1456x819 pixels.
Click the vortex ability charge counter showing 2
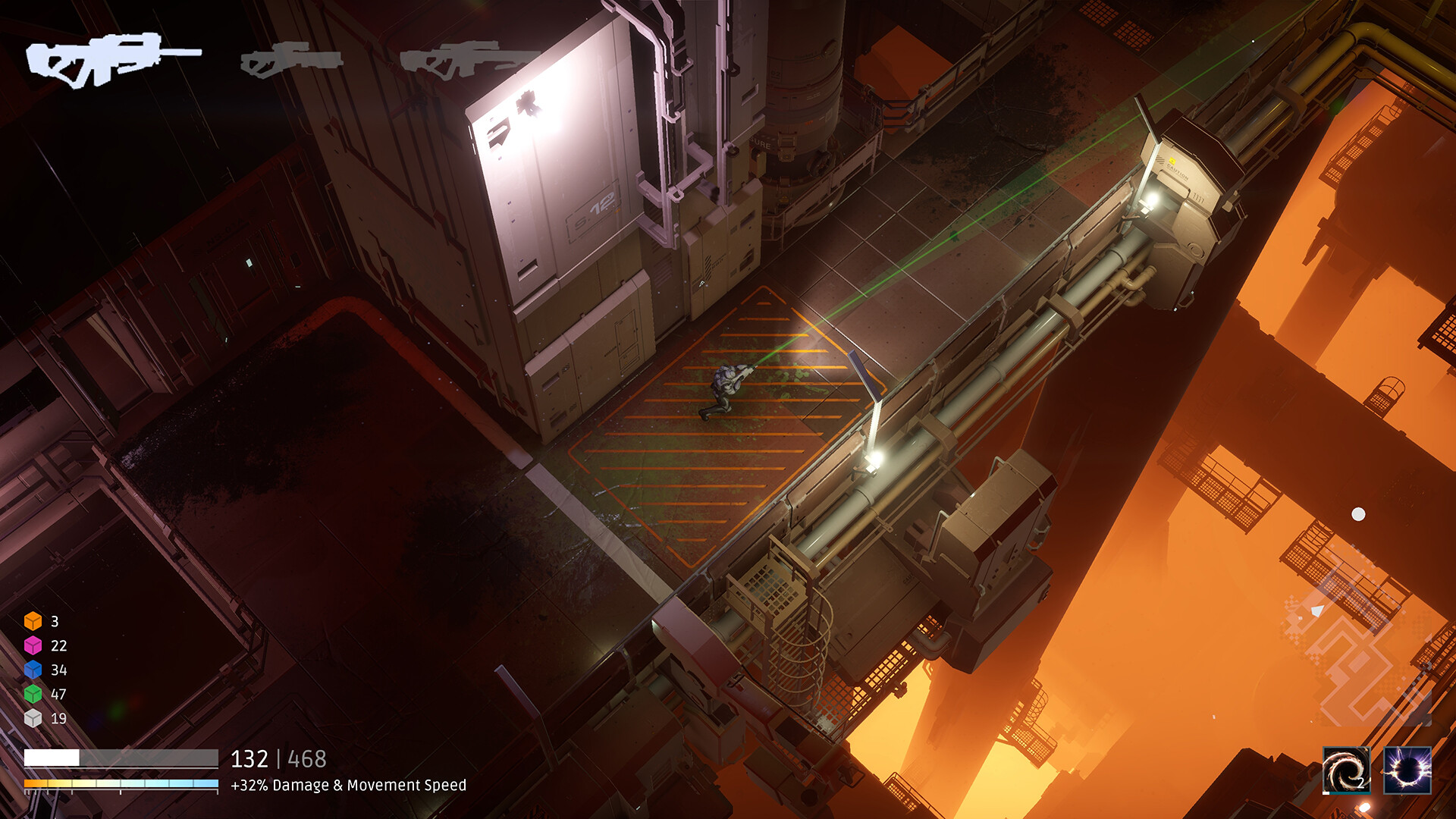[1361, 782]
